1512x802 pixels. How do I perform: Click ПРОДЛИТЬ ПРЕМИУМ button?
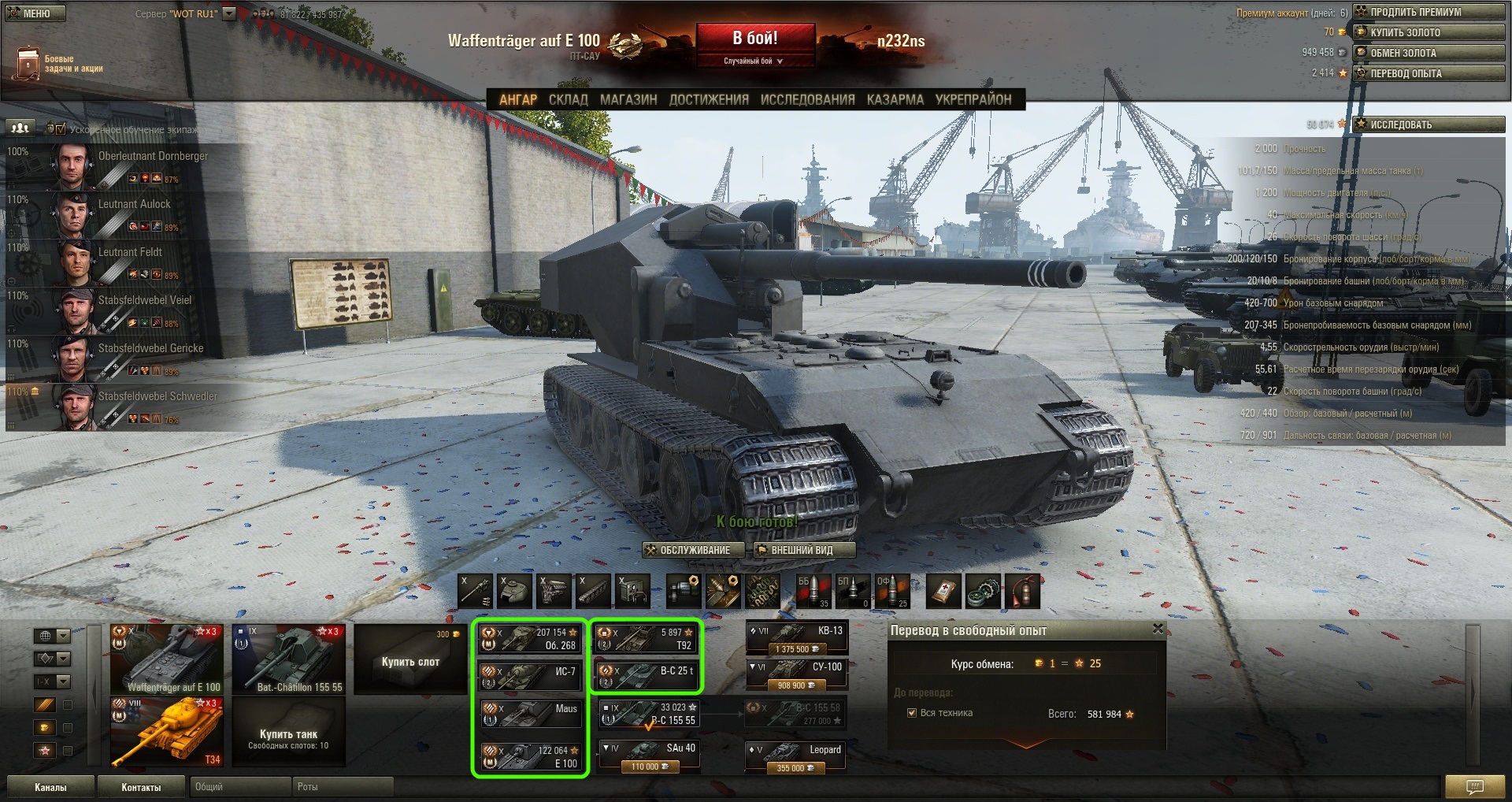click(1429, 12)
